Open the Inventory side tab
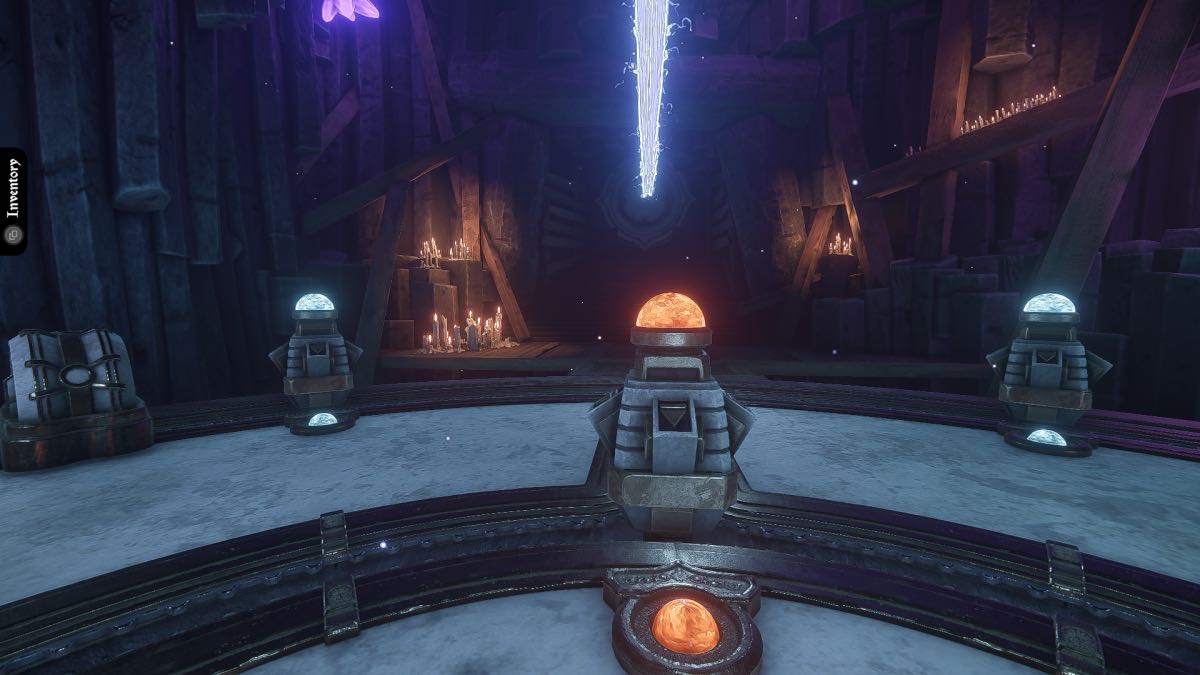The width and height of the screenshot is (1200, 675). pos(13,200)
